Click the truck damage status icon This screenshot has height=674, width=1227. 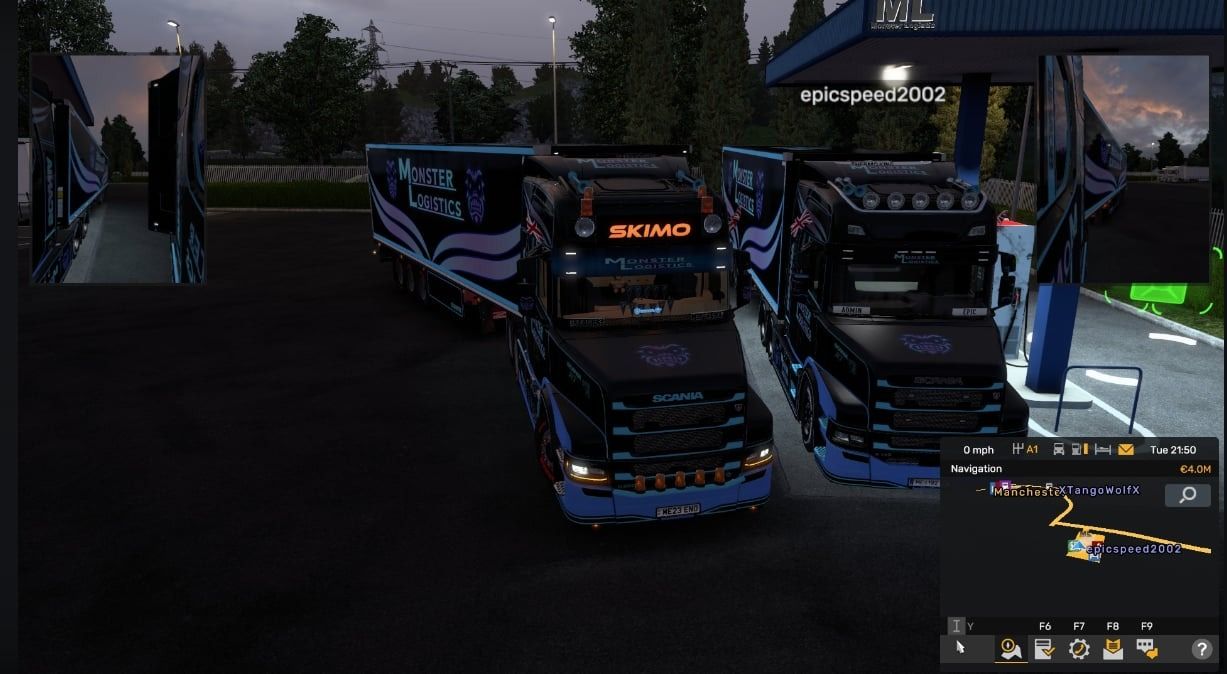[x=1059, y=450]
